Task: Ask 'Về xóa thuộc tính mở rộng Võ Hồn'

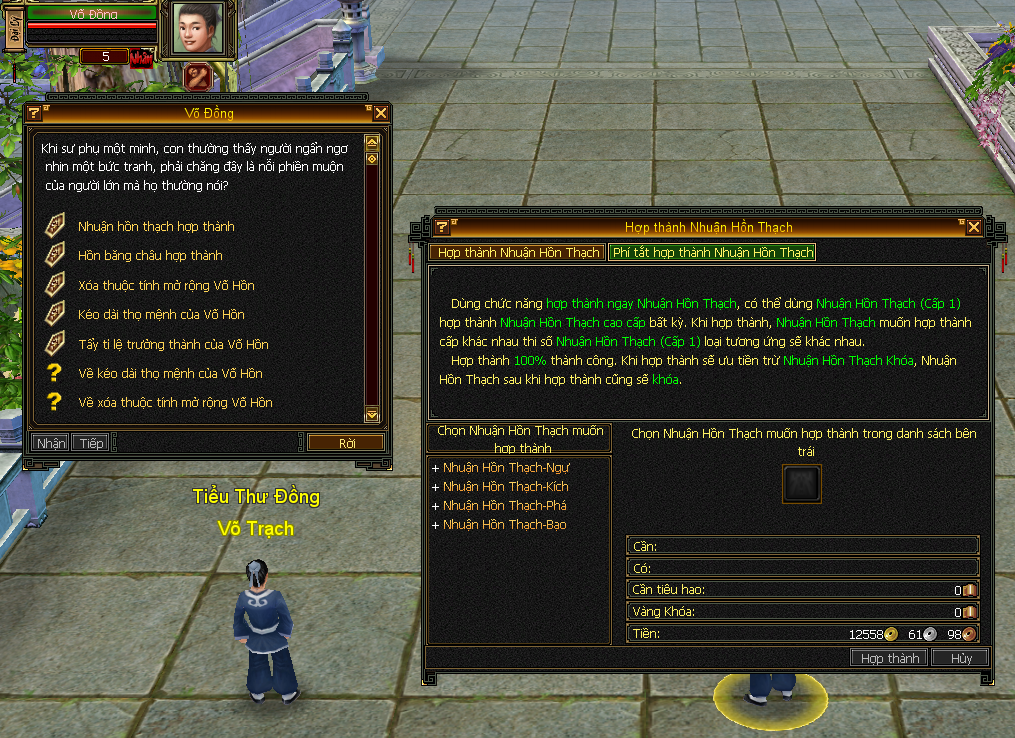Action: coord(175,403)
